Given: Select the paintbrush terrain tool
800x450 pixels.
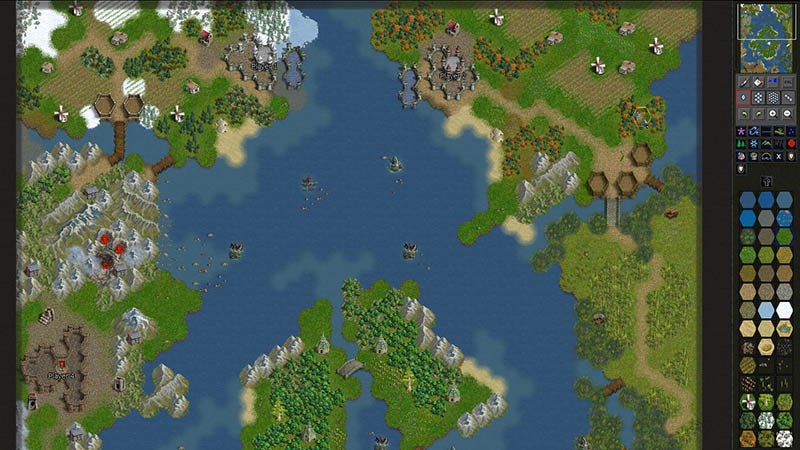Looking at the screenshot, I should tap(743, 82).
